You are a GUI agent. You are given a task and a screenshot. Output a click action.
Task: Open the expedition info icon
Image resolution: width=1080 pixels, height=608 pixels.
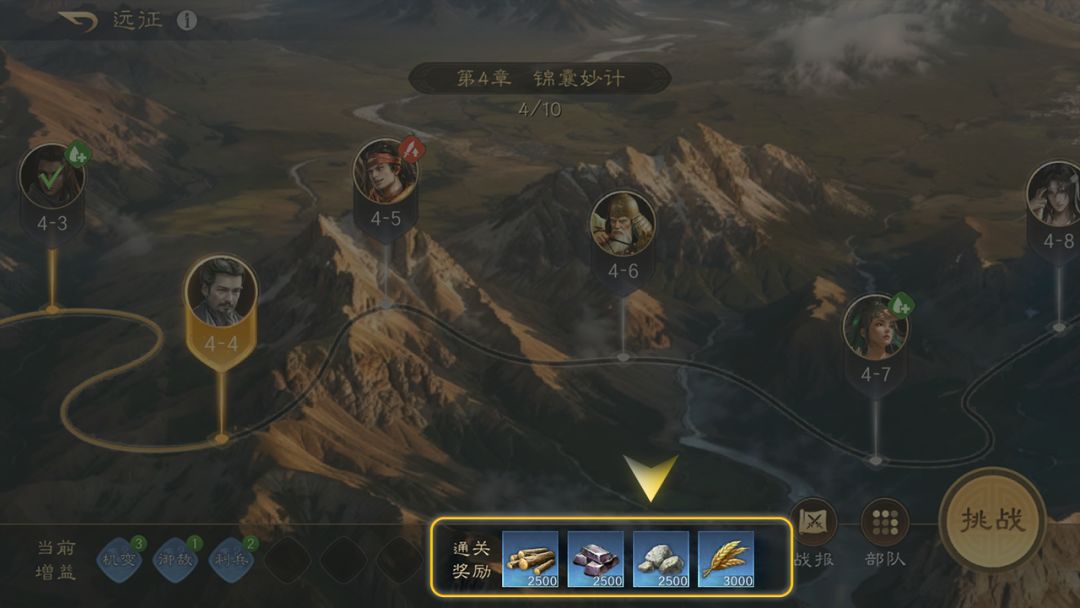coord(187,21)
